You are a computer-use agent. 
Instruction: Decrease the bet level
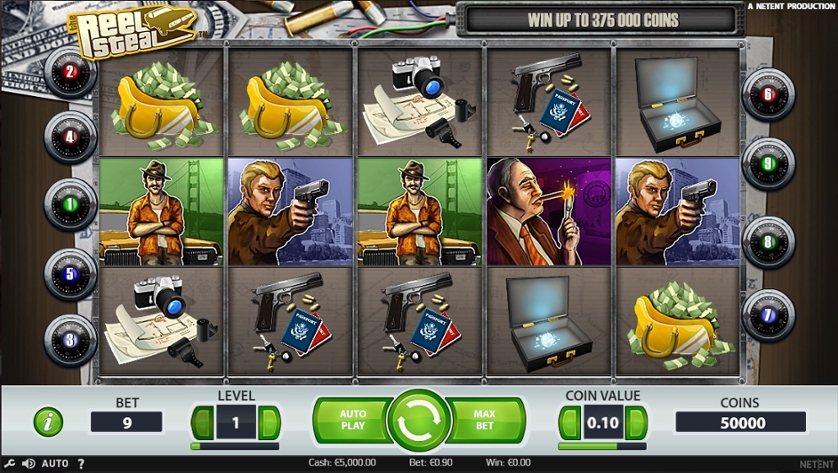coord(203,422)
